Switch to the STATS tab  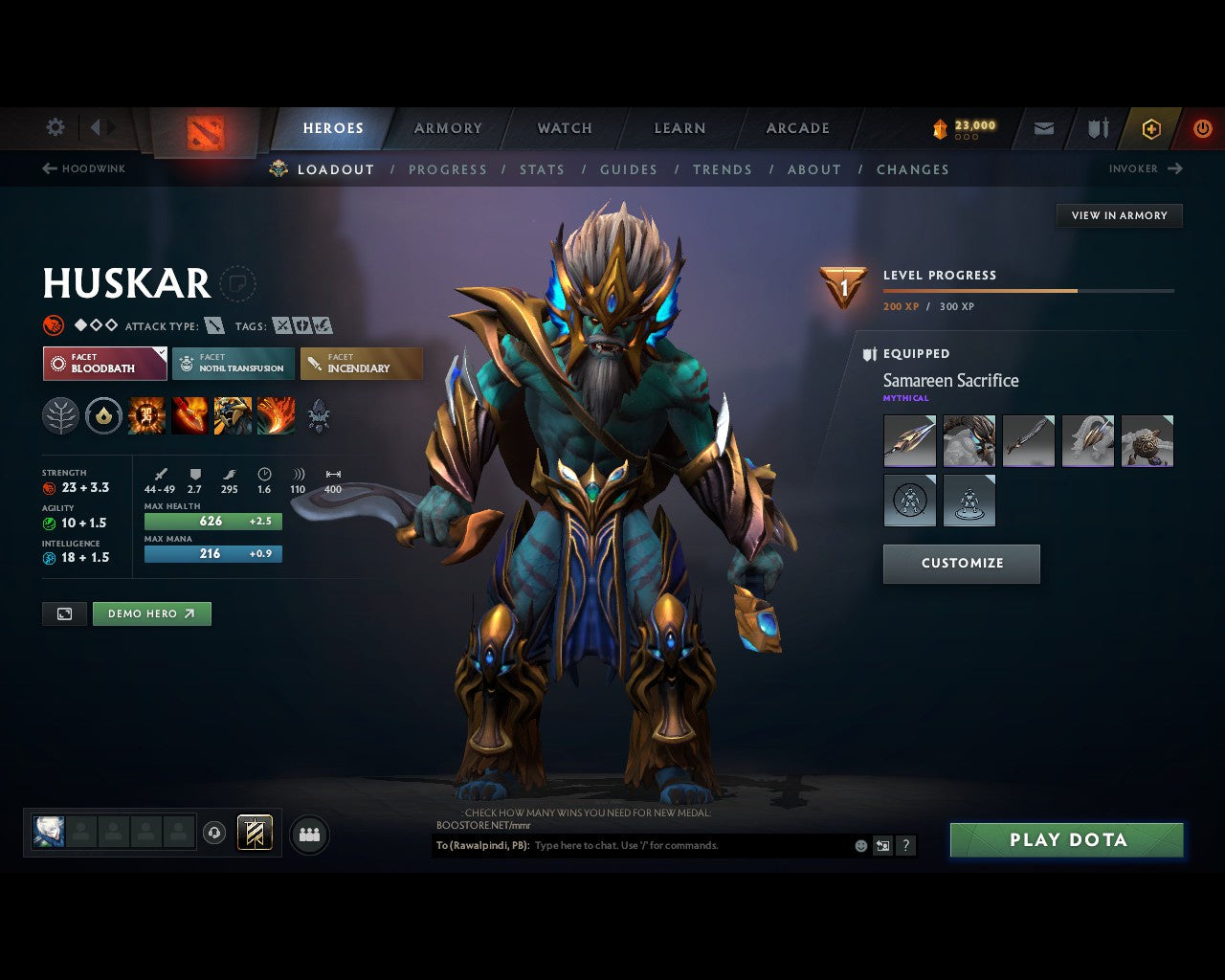pos(542,169)
